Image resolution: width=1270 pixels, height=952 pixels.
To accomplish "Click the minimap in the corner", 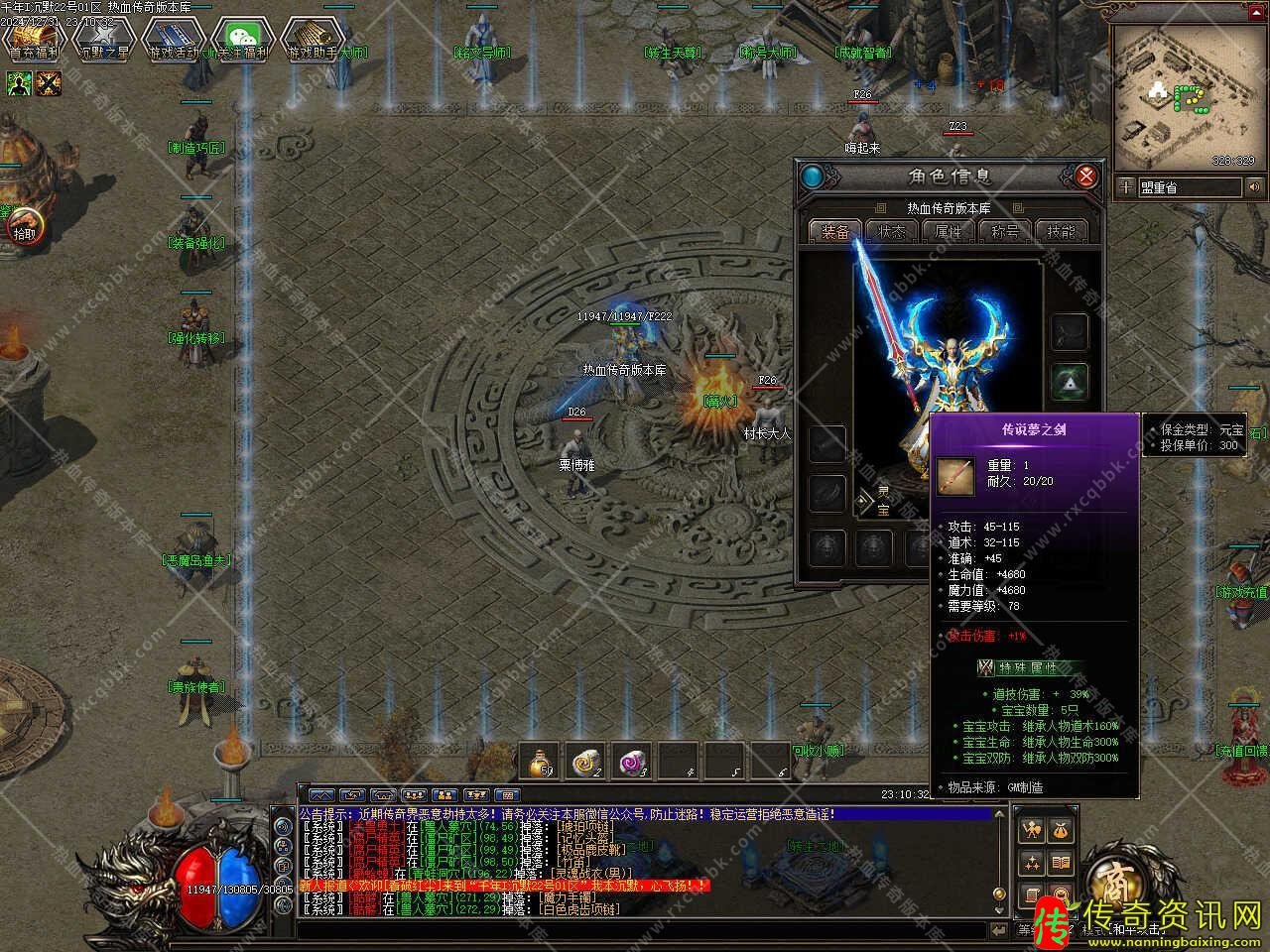I will 1189,95.
